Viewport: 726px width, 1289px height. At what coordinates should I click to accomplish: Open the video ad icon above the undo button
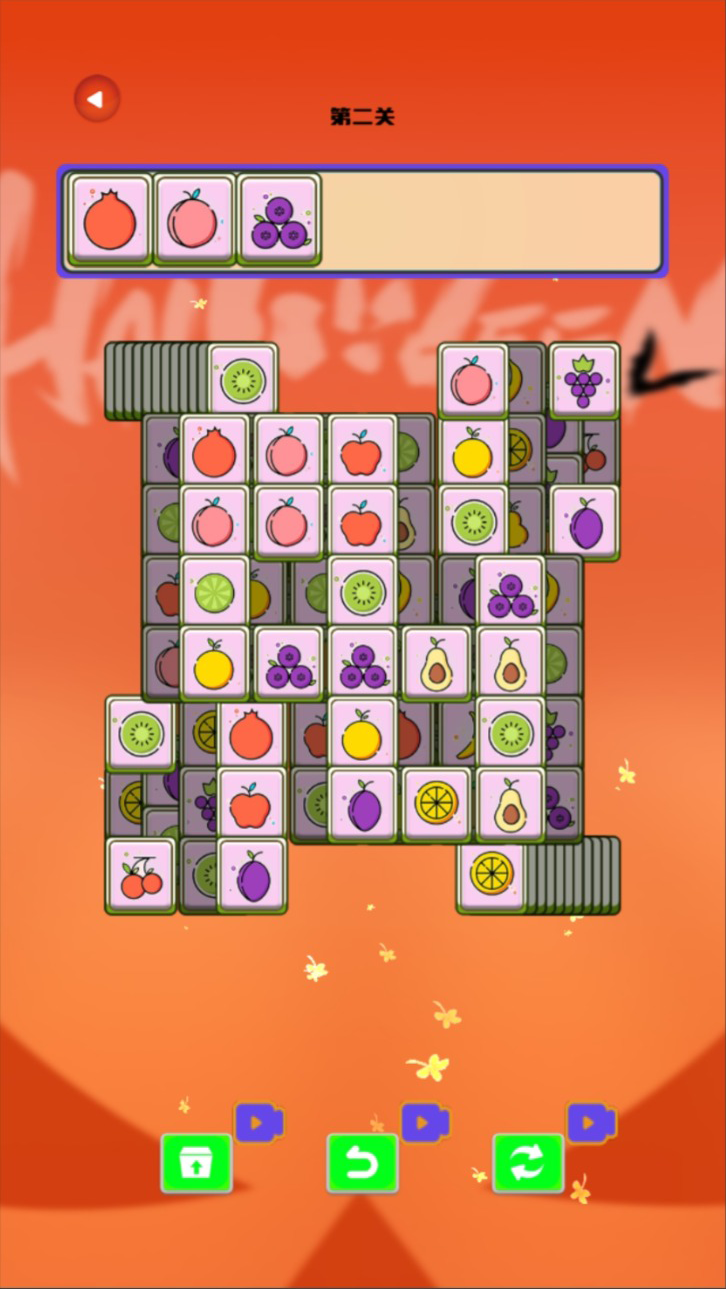click(425, 1122)
